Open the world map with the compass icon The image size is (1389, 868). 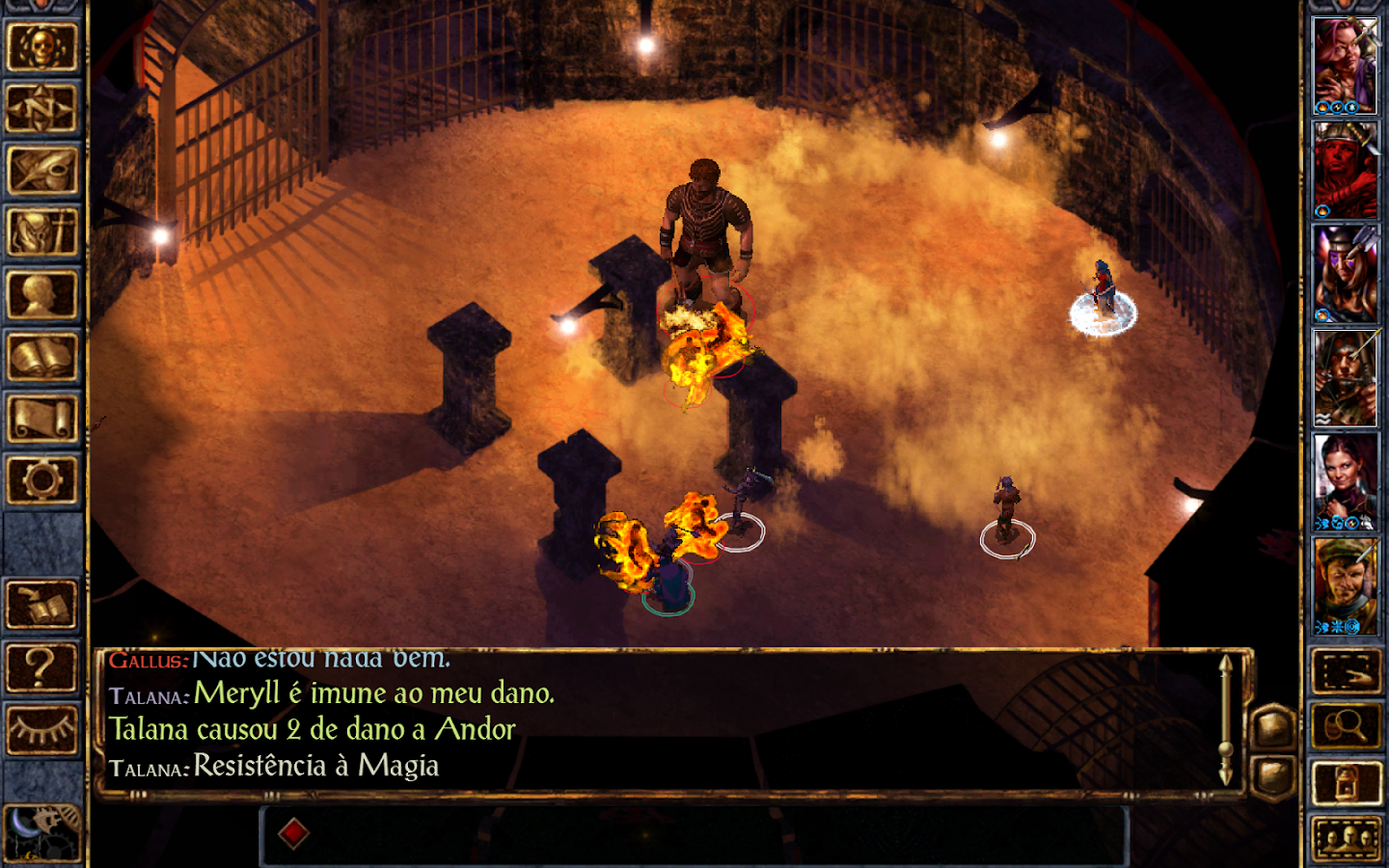click(x=43, y=104)
